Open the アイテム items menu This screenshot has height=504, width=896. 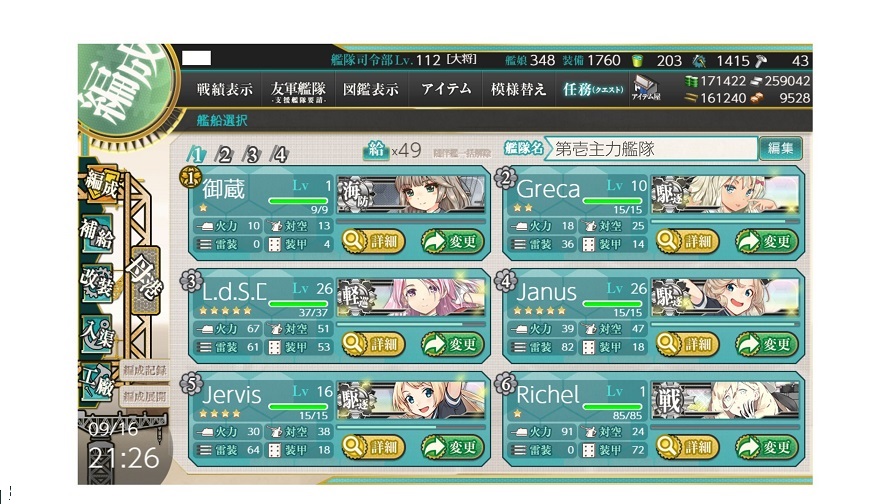coord(446,89)
